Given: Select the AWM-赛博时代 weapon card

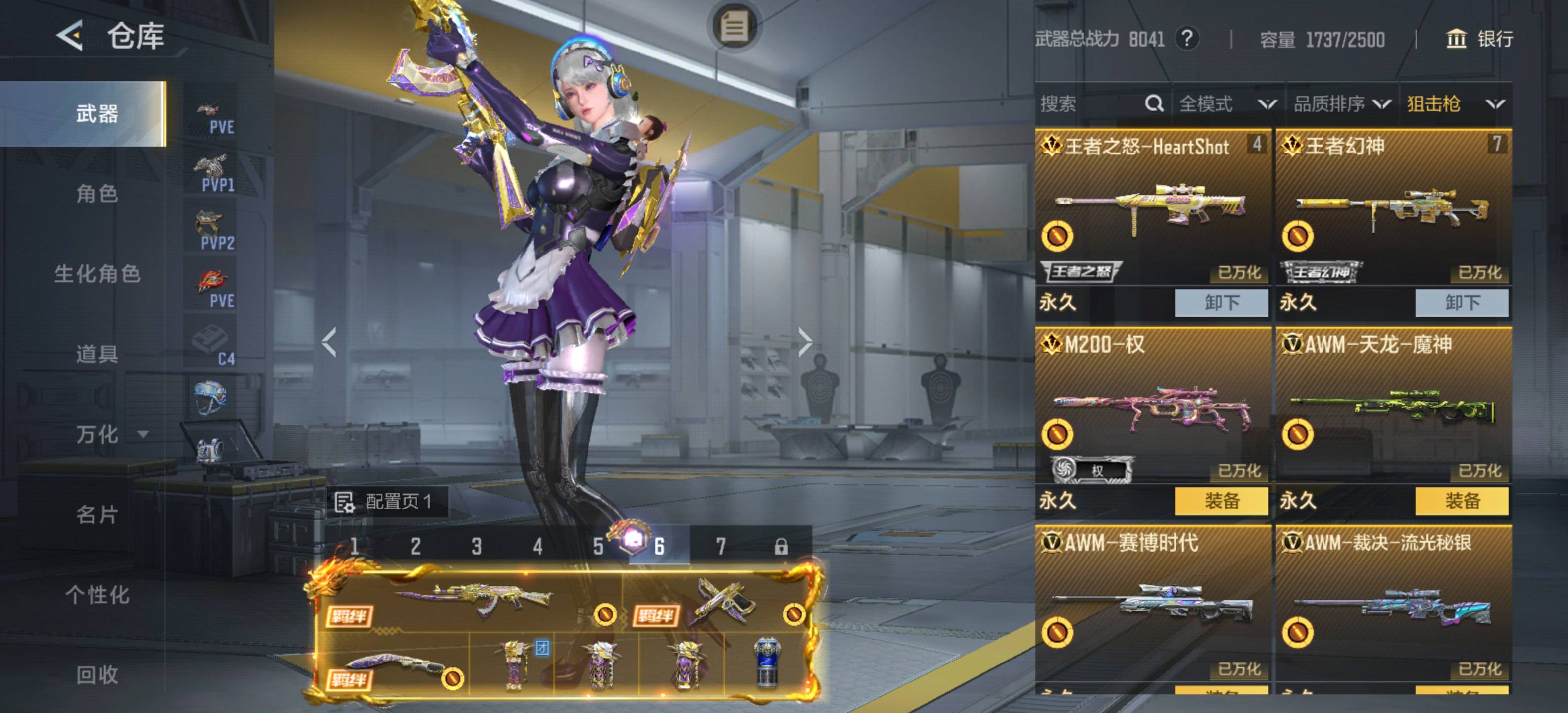Looking at the screenshot, I should pyautogui.click(x=1152, y=609).
